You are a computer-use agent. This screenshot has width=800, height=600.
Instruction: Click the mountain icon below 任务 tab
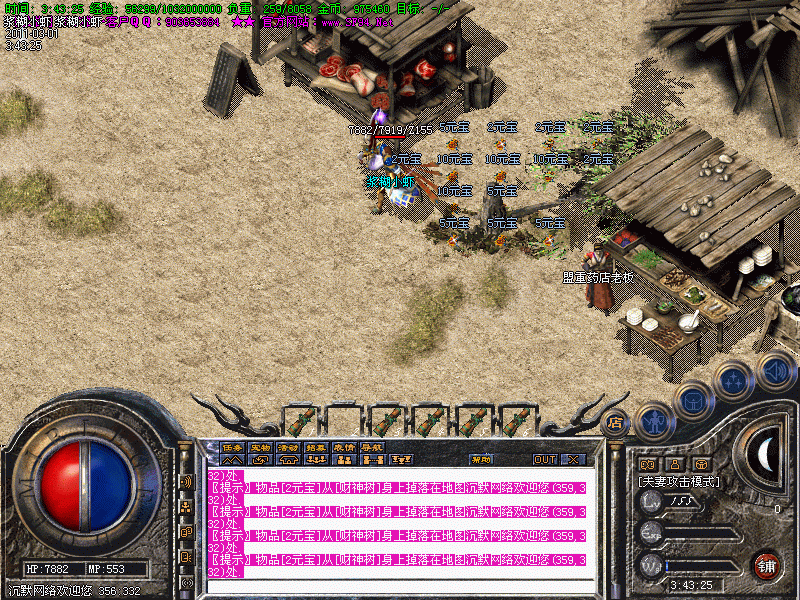(231, 460)
